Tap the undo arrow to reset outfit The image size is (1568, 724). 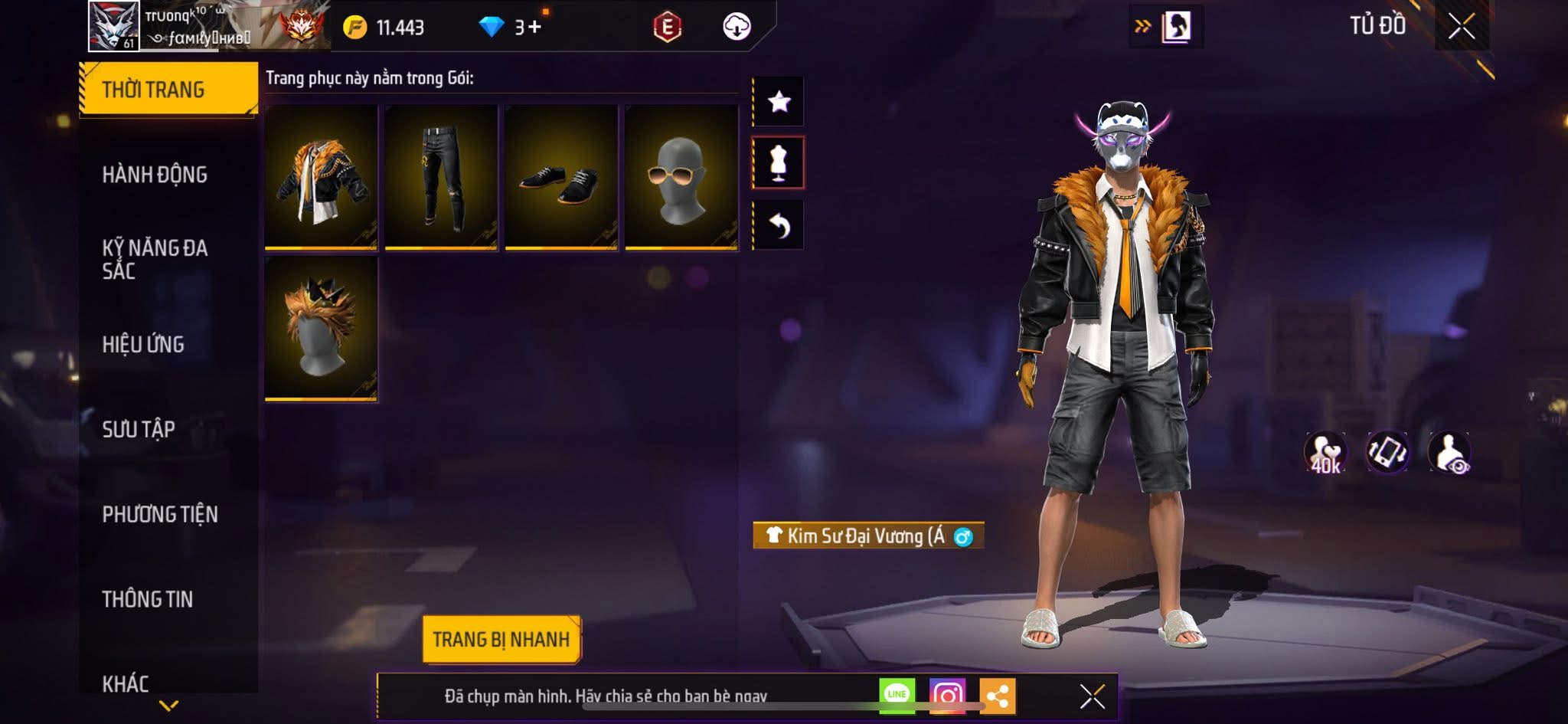coord(779,224)
